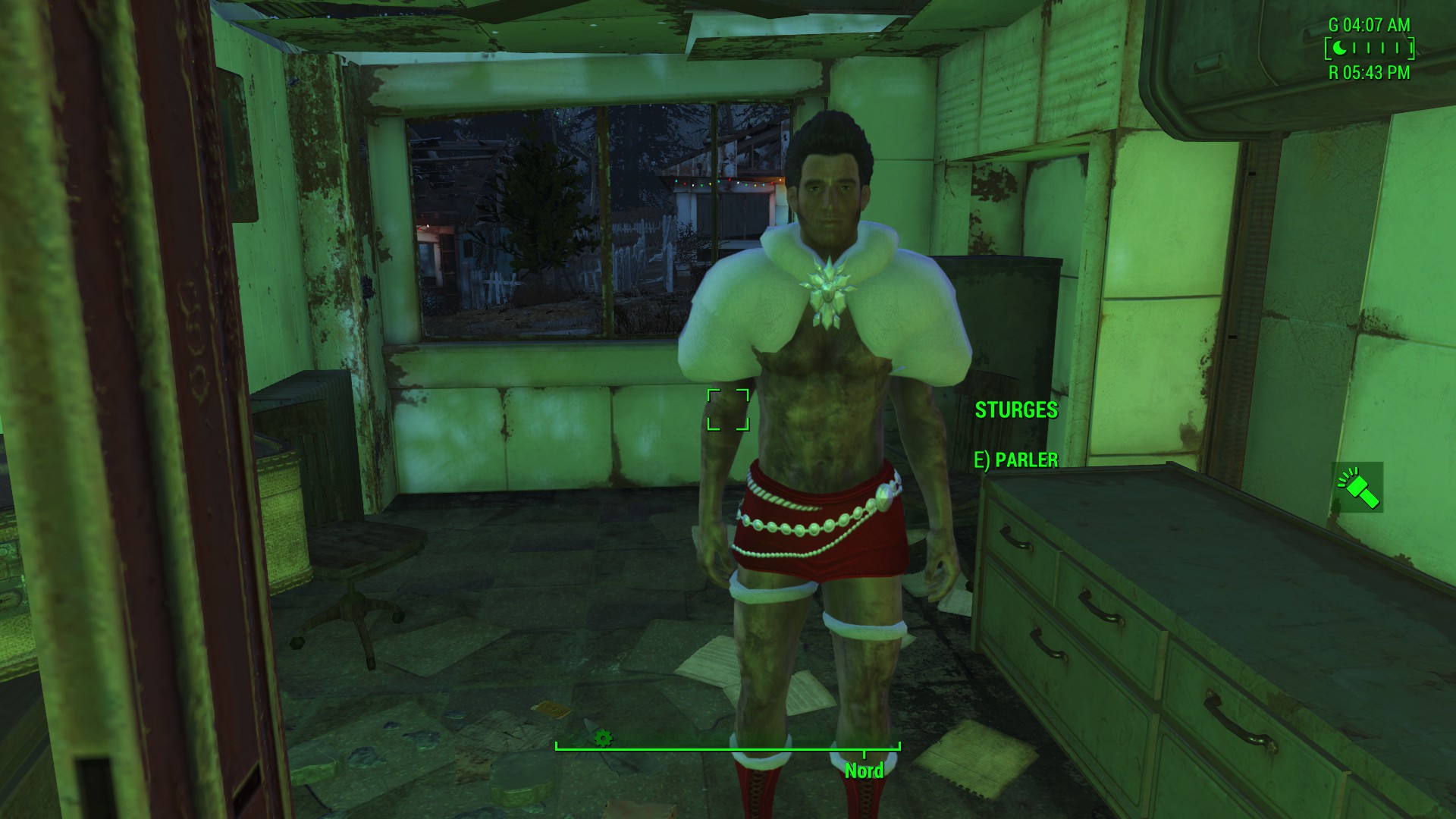Select the gear marker on the compass

(x=603, y=737)
